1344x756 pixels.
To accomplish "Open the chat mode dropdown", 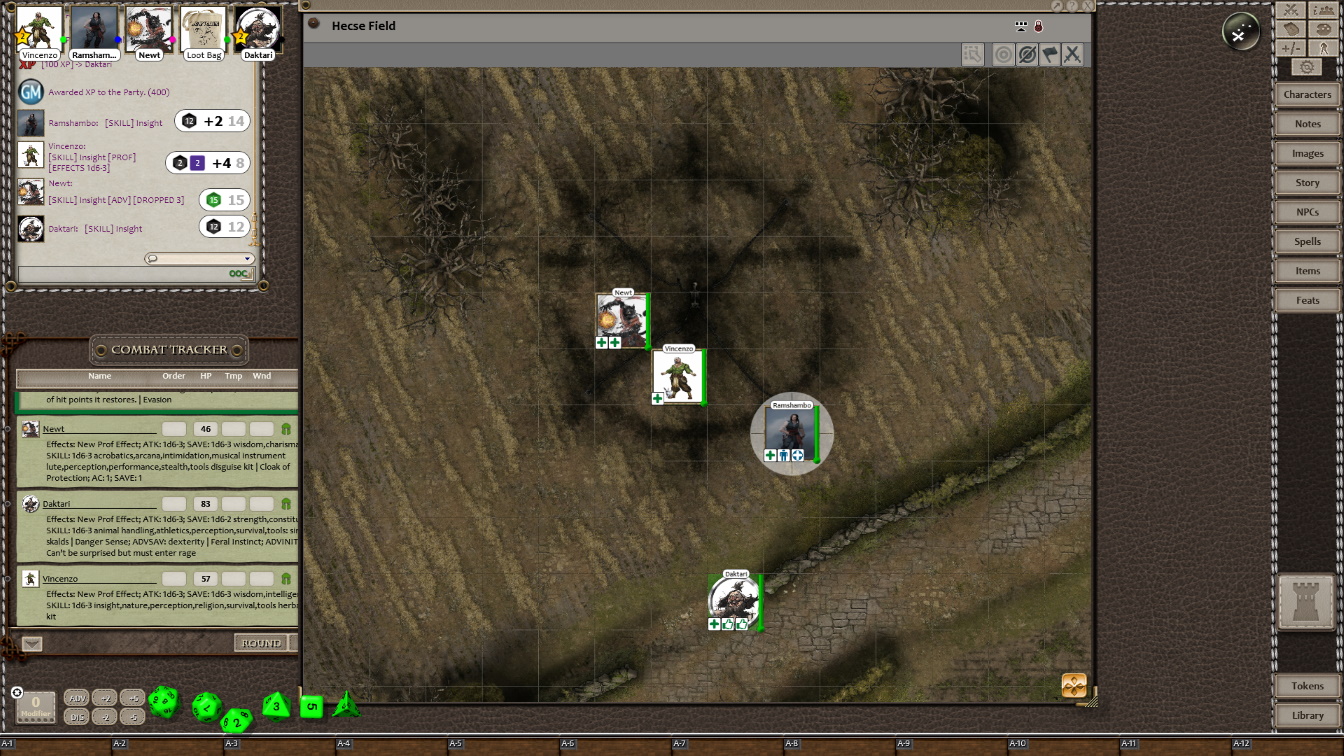I will click(x=199, y=259).
